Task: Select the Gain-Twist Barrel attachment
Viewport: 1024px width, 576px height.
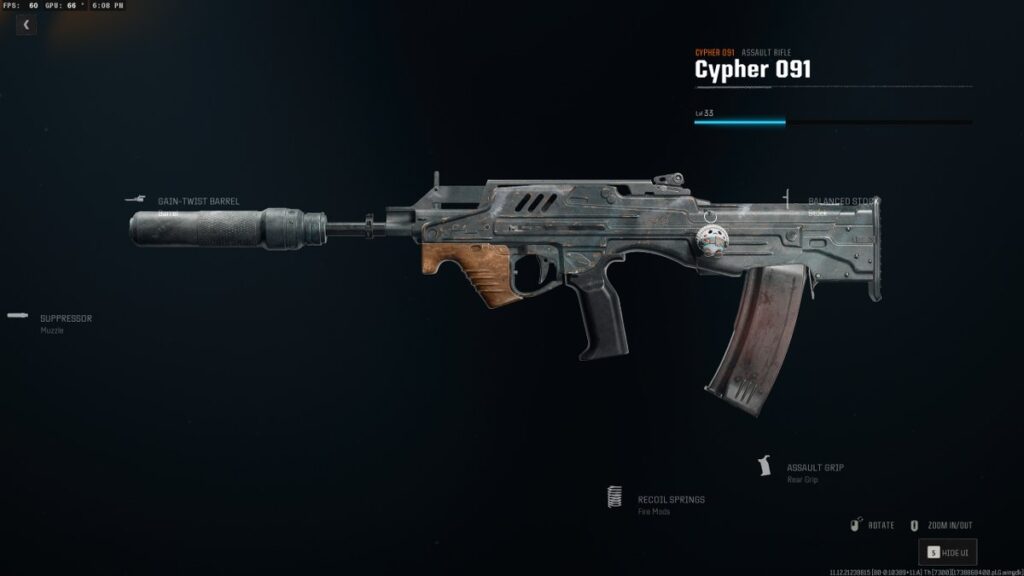Action: pyautogui.click(x=198, y=201)
